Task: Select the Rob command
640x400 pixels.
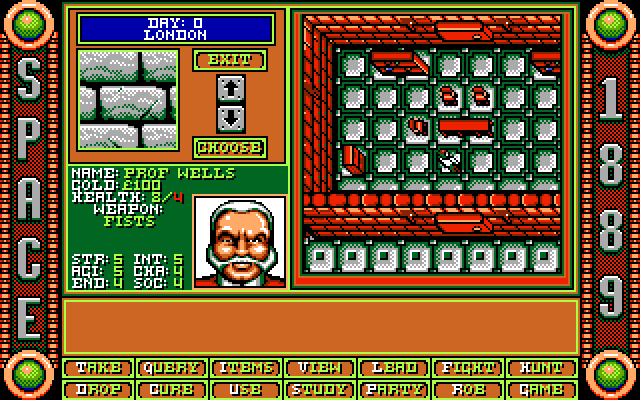Action: 468,389
